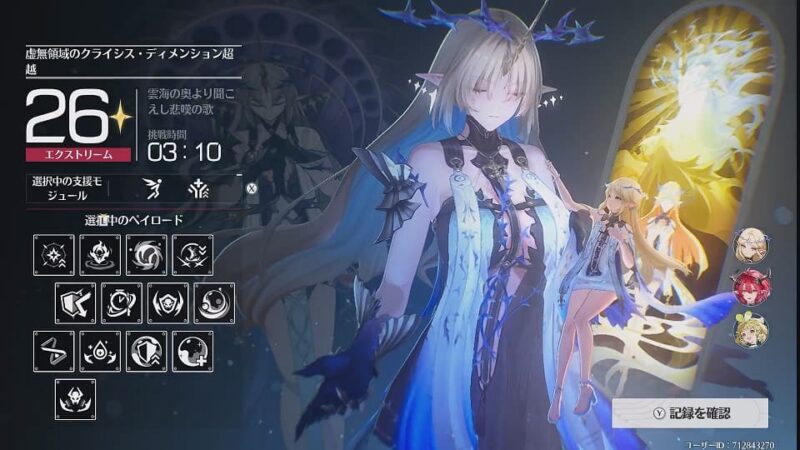Select the swirling vortex payload icon
The height and width of the screenshot is (450, 800).
click(x=146, y=255)
